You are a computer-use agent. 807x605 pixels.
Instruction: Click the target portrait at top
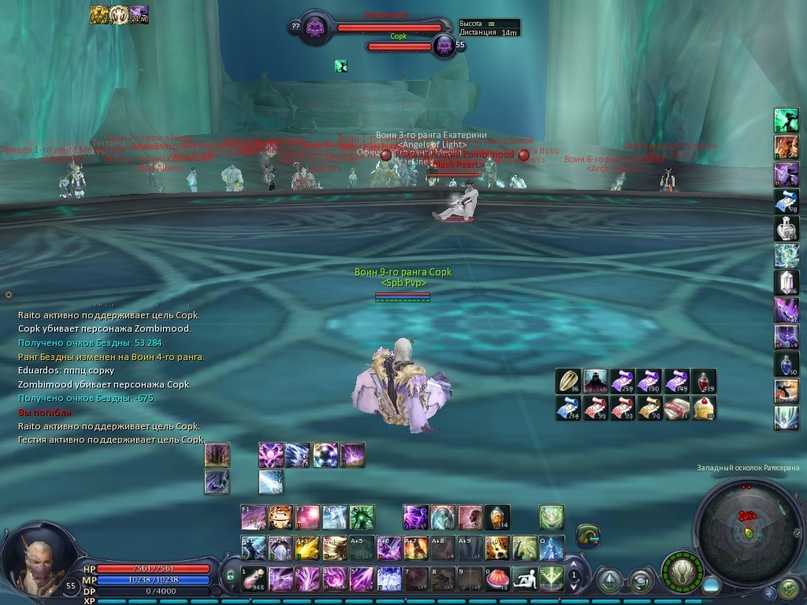point(316,28)
